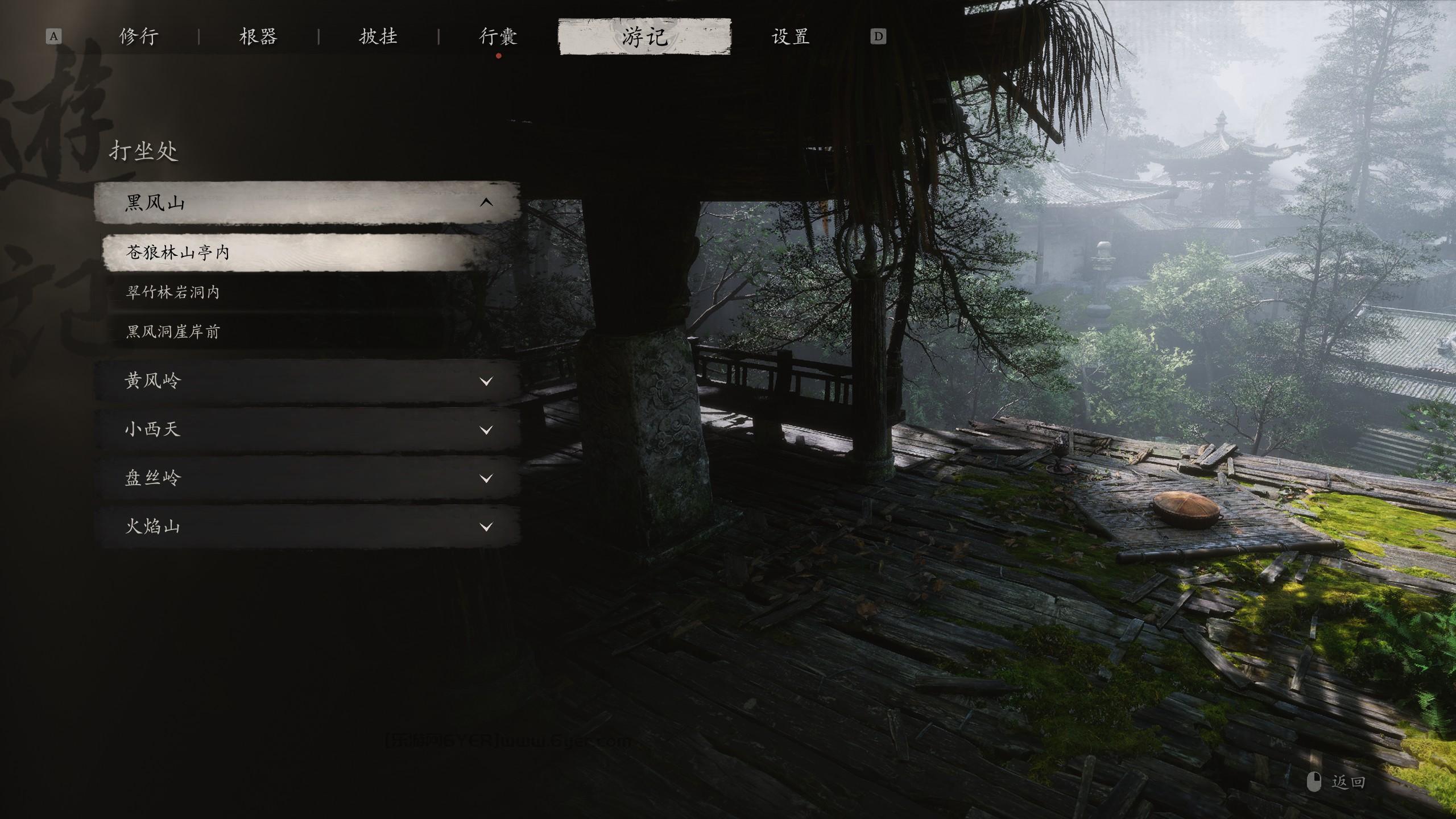
Task: Open the 根器 tab
Action: 258,37
